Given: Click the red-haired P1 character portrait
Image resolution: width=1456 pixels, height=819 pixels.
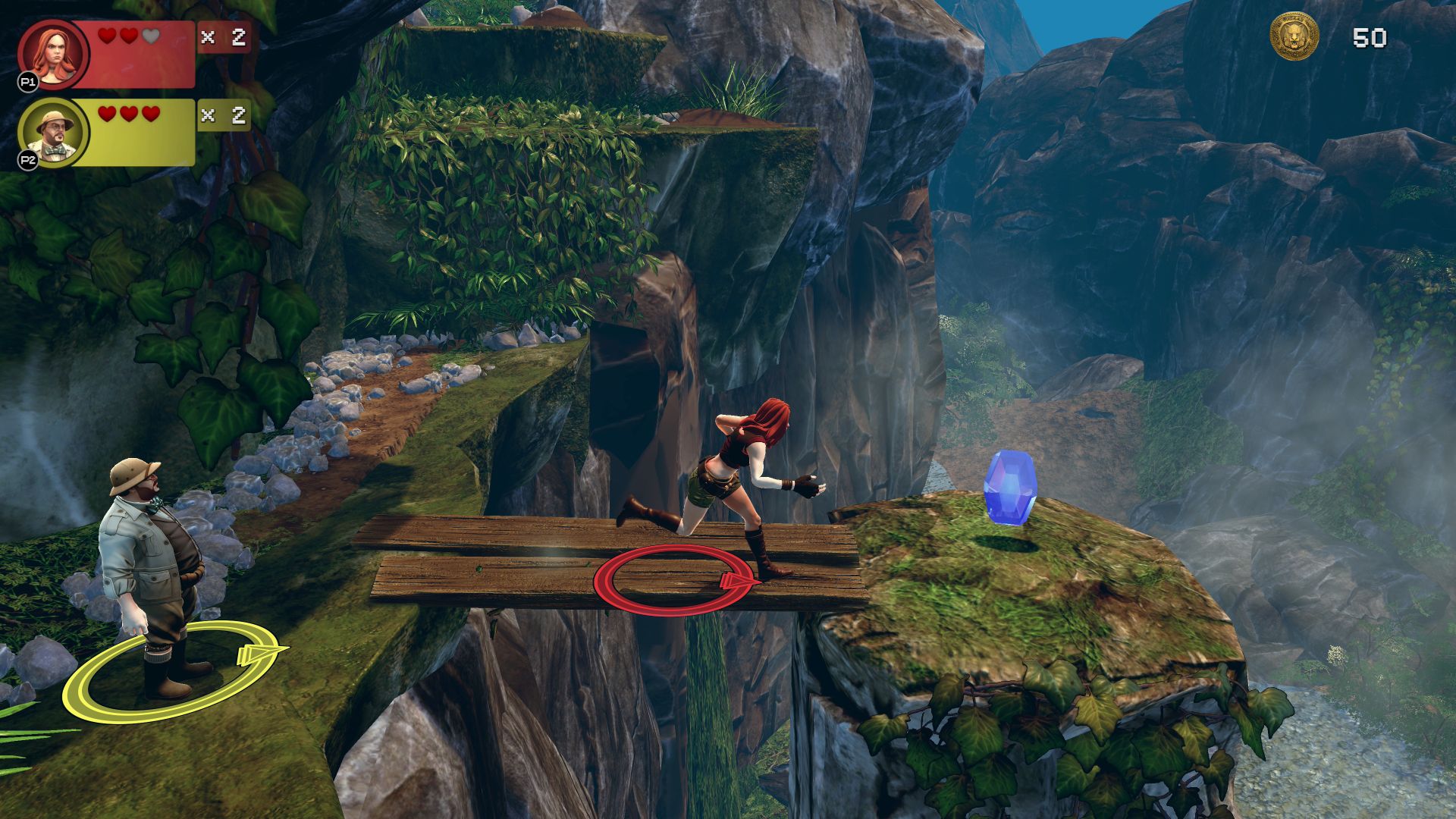Looking at the screenshot, I should (x=54, y=54).
